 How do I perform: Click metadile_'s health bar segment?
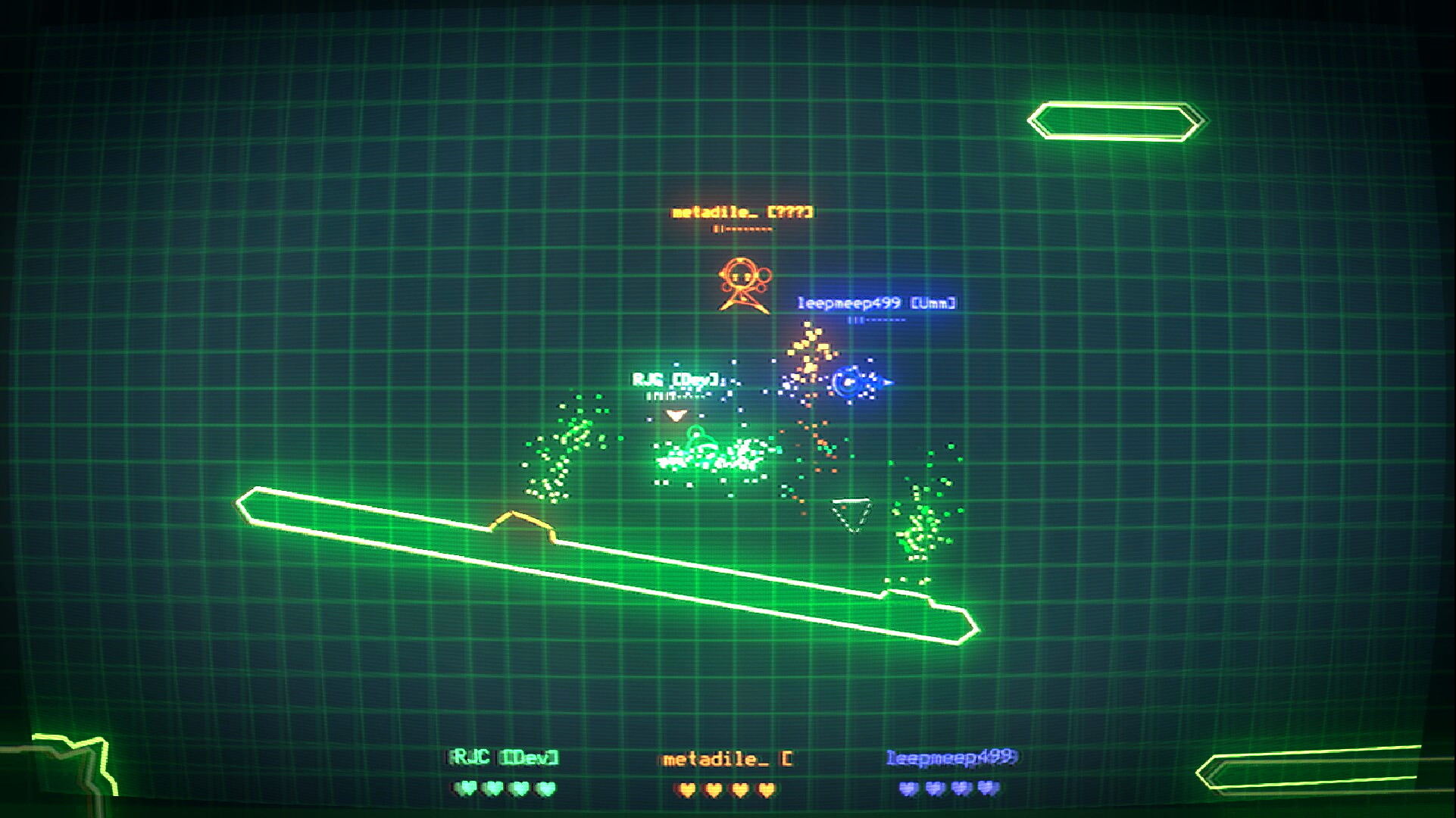741,229
